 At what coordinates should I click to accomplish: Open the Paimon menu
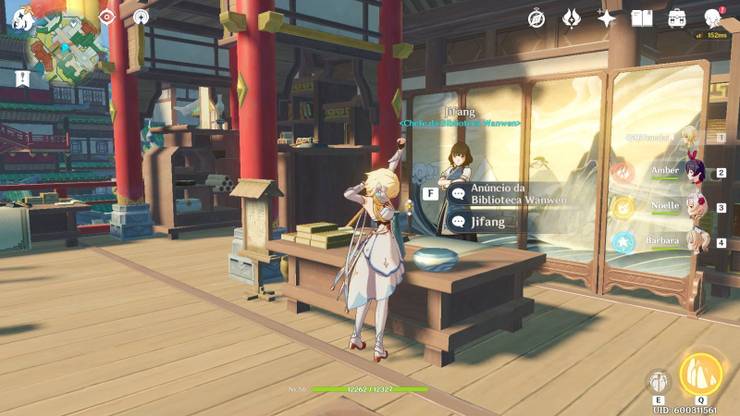pyautogui.click(x=22, y=18)
